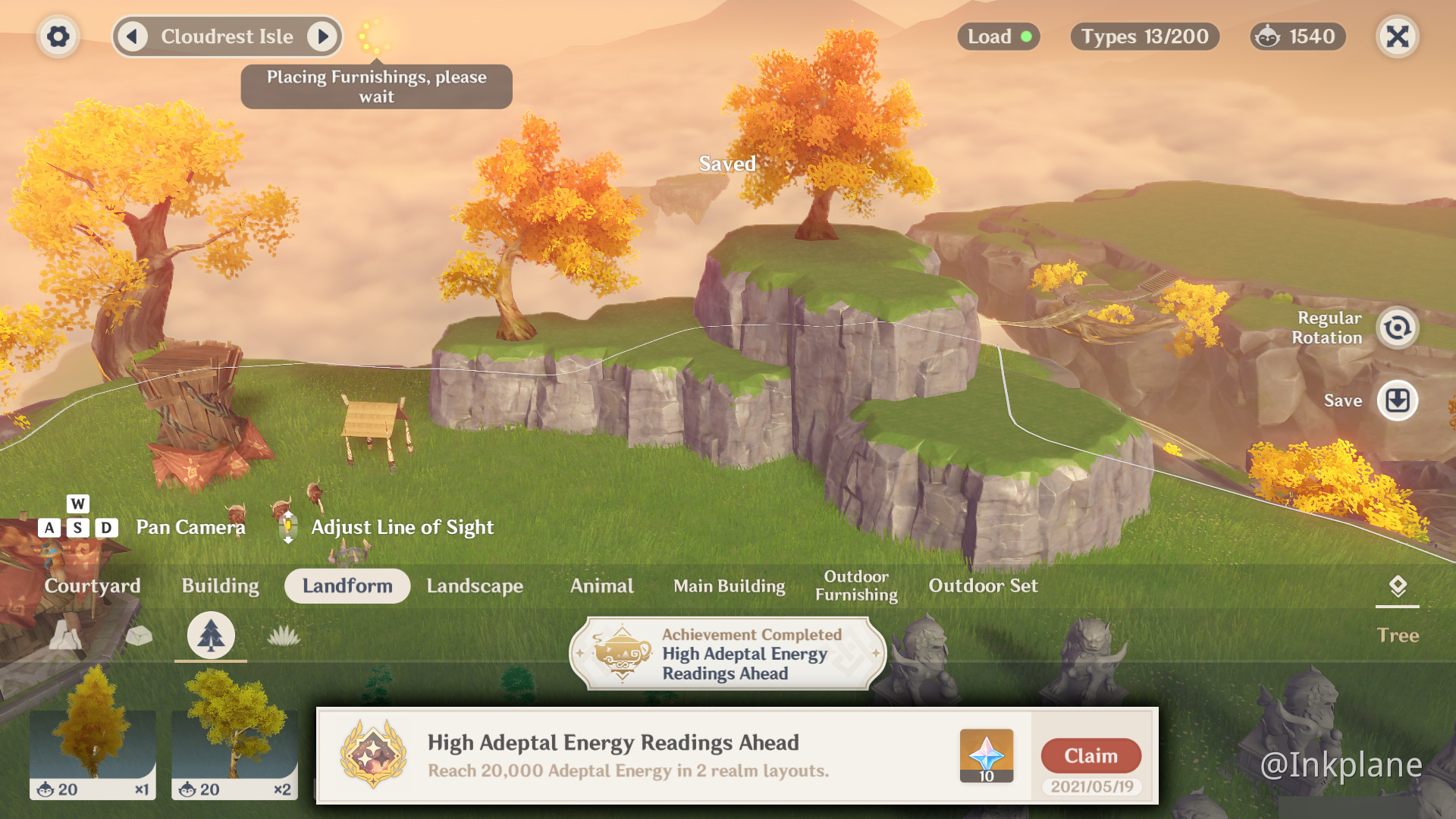Switch to the Building tab
1456x819 pixels.
click(x=220, y=586)
